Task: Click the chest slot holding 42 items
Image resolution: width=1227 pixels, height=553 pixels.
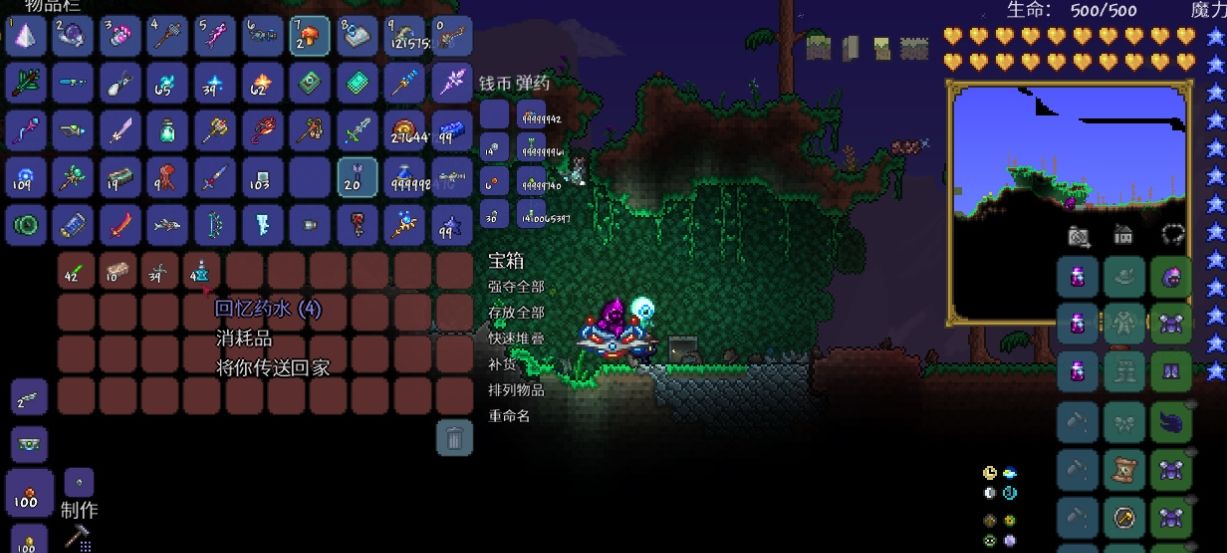Action: pyautogui.click(x=74, y=270)
